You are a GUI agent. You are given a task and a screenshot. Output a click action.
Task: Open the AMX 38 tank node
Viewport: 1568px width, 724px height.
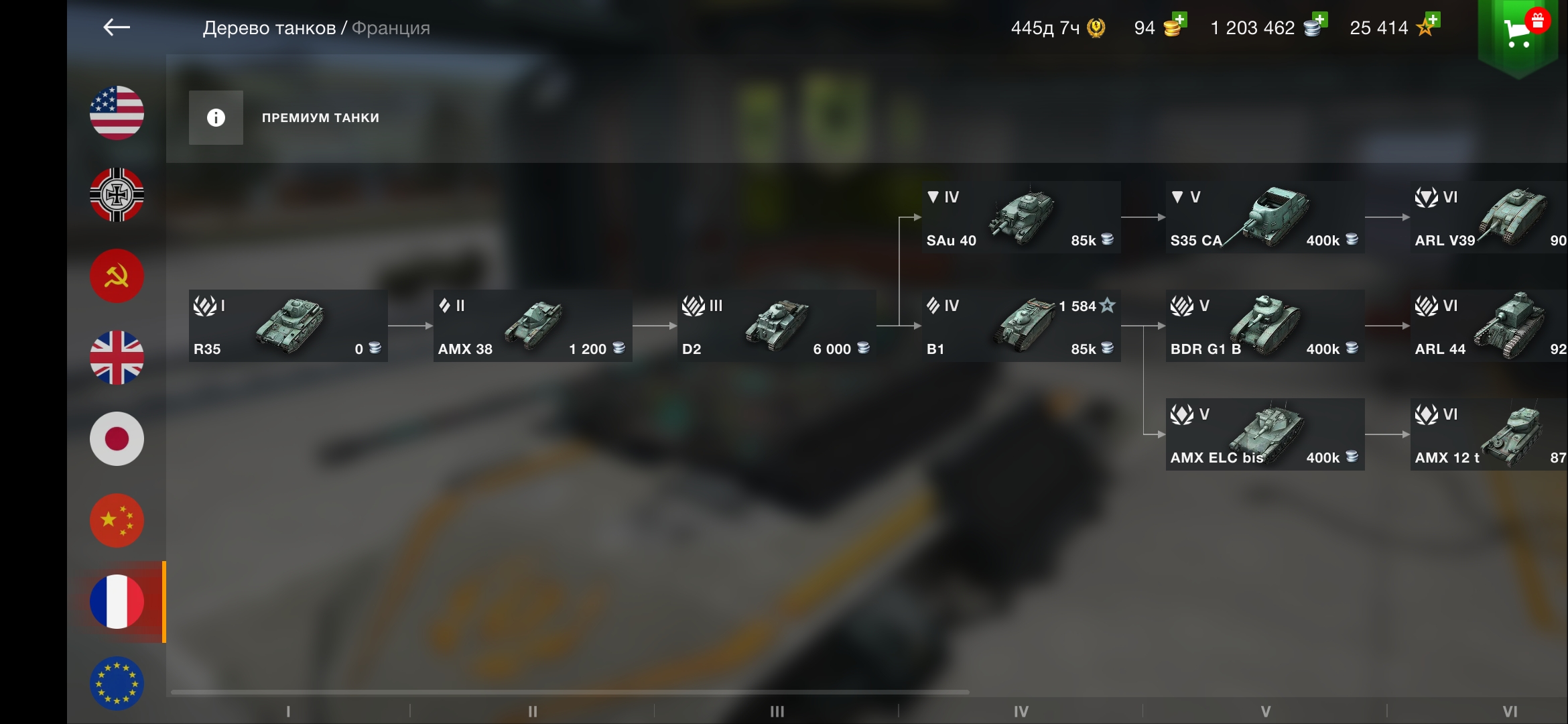(533, 326)
